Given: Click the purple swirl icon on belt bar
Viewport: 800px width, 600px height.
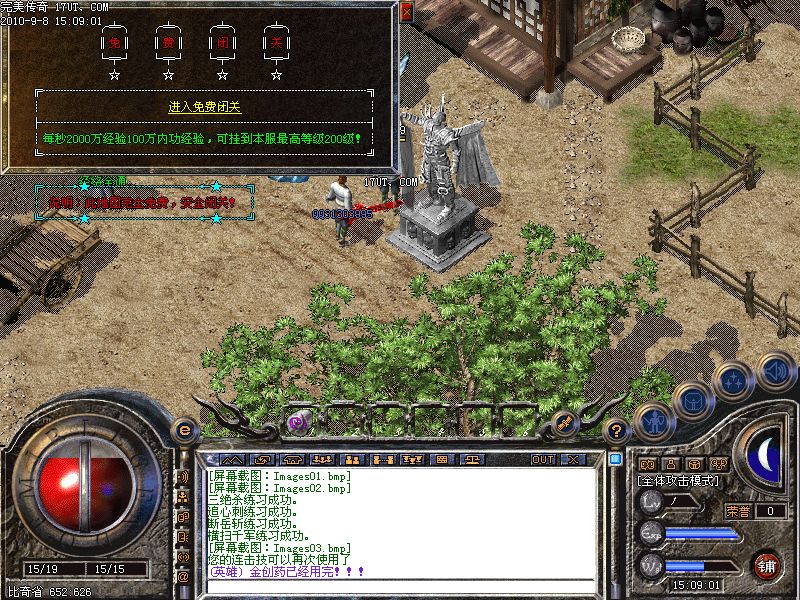Looking at the screenshot, I should pos(297,422).
